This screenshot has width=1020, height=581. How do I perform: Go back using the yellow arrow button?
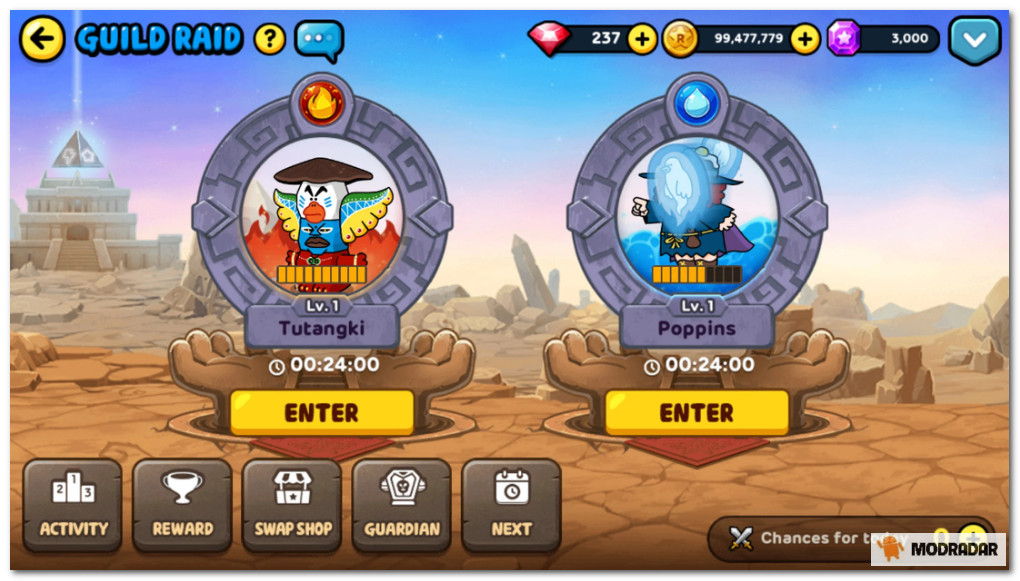click(42, 40)
